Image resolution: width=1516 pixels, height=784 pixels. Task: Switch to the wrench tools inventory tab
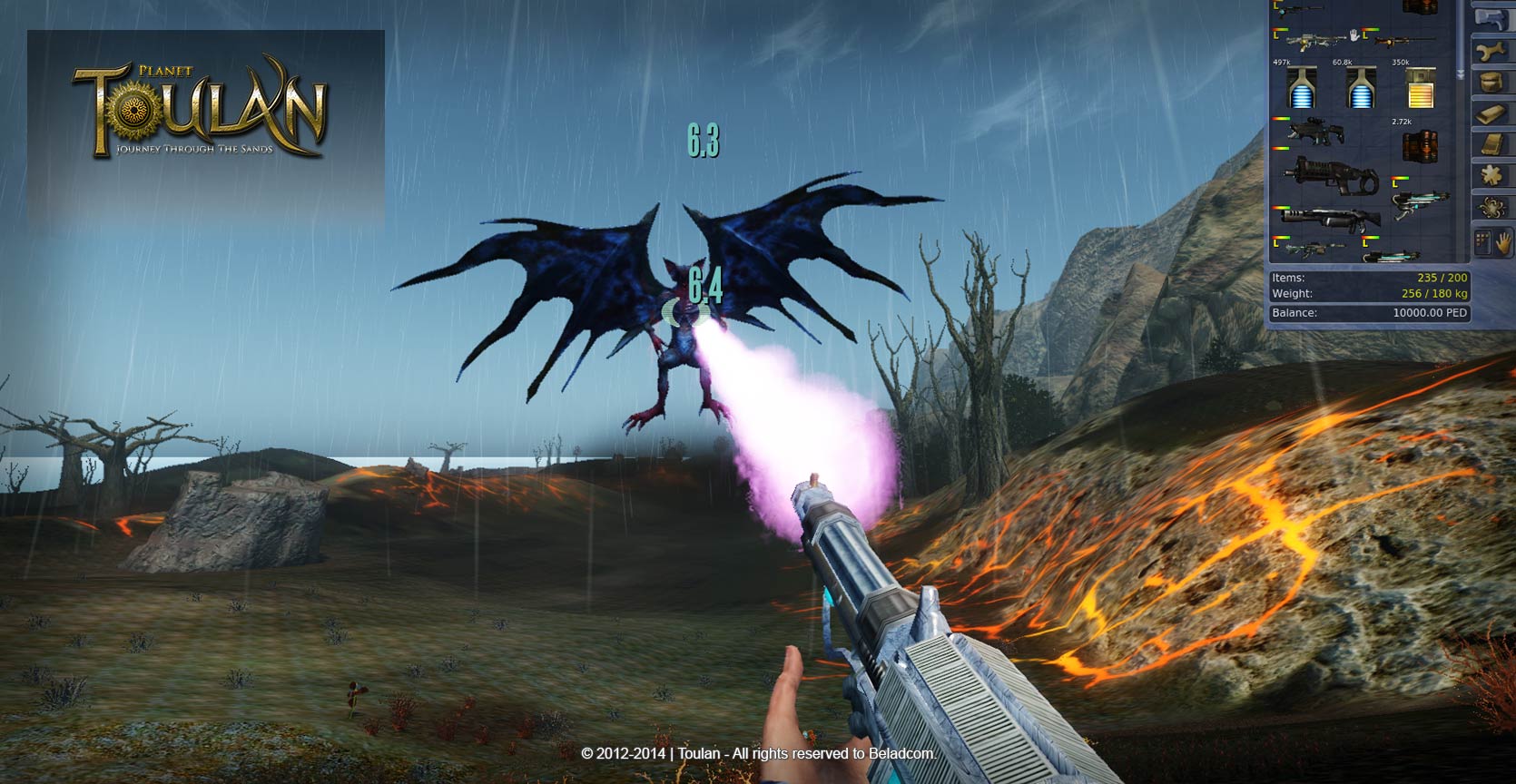click(1492, 52)
